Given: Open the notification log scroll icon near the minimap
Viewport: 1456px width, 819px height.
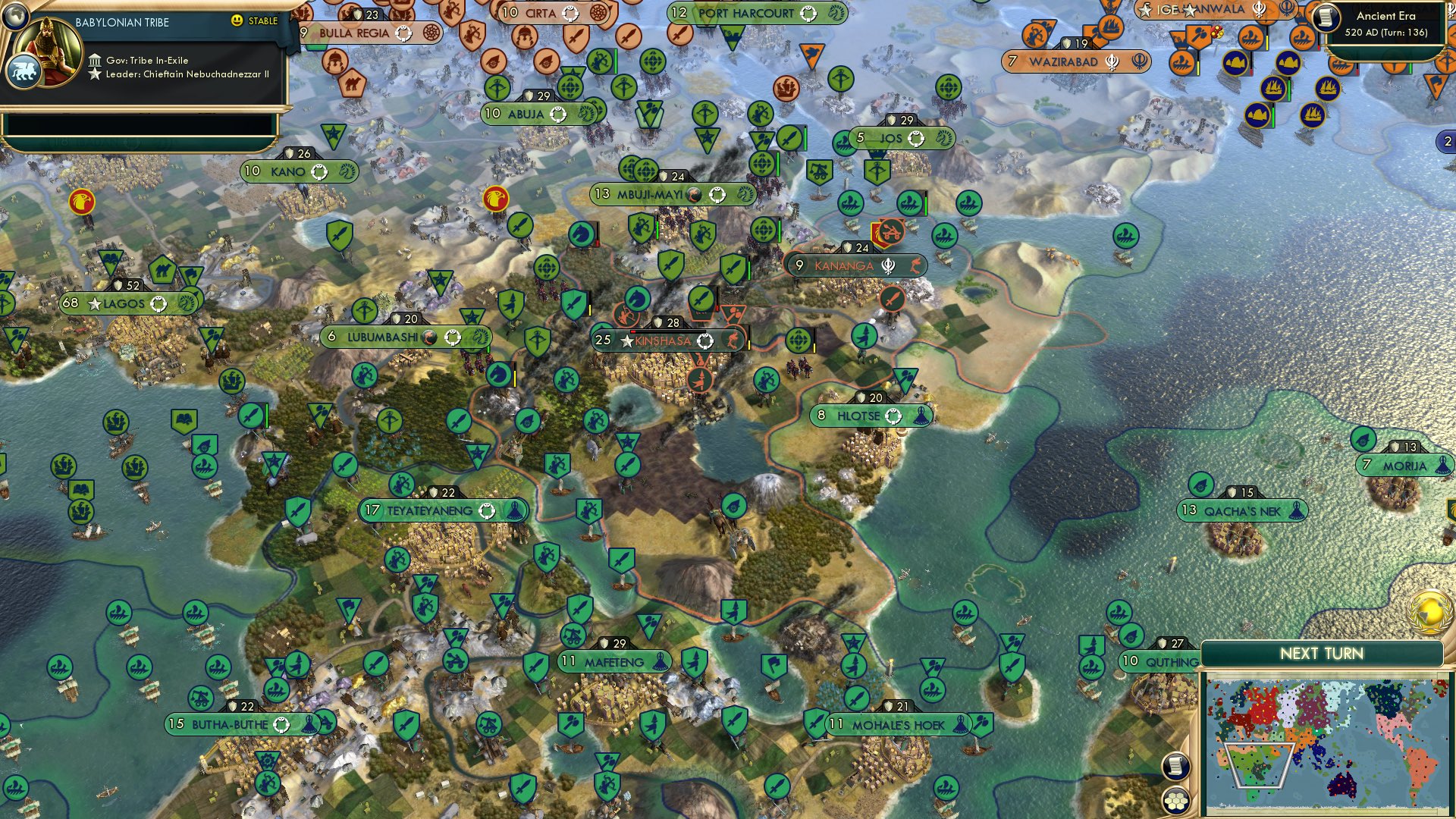Looking at the screenshot, I should pos(1178,766).
